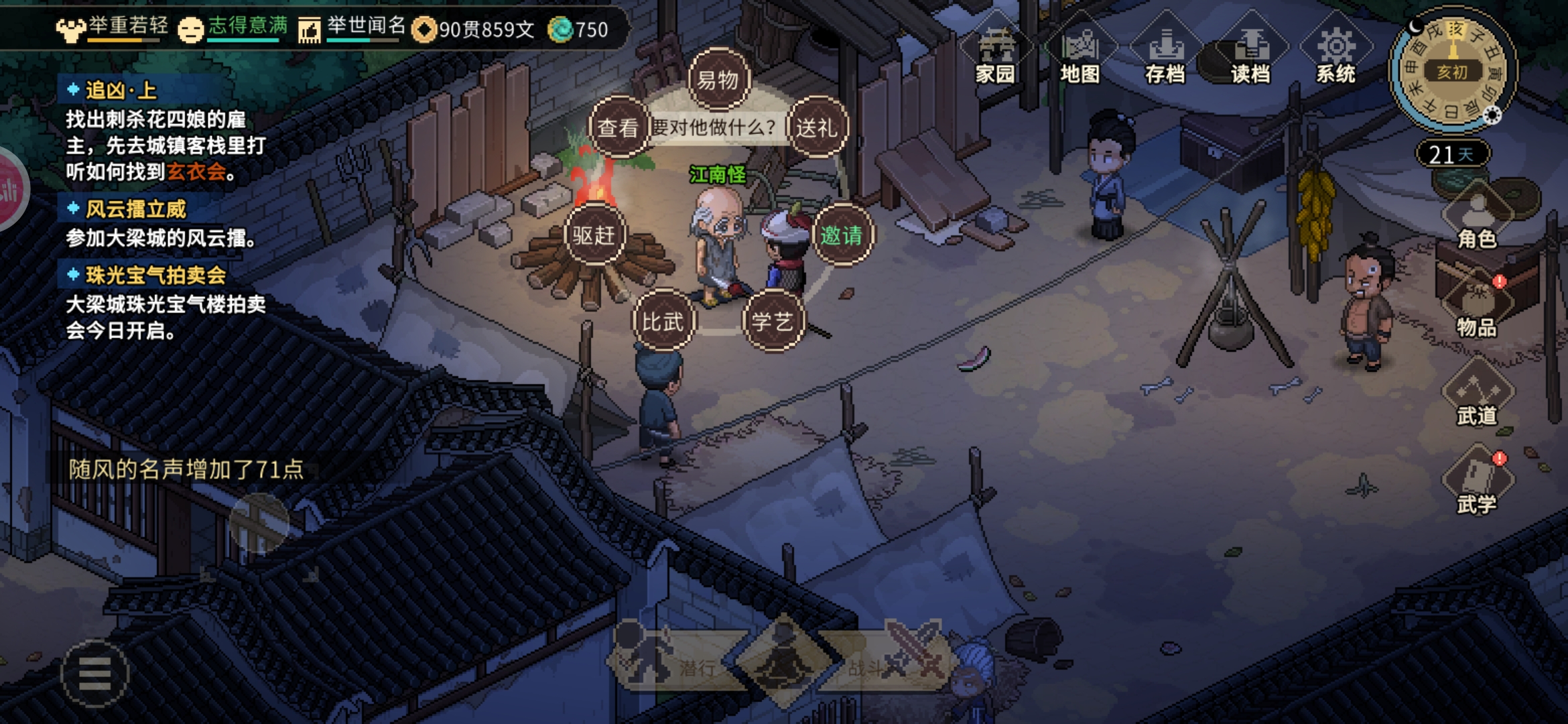Open the 武学 martial arts book

pyautogui.click(x=1477, y=484)
